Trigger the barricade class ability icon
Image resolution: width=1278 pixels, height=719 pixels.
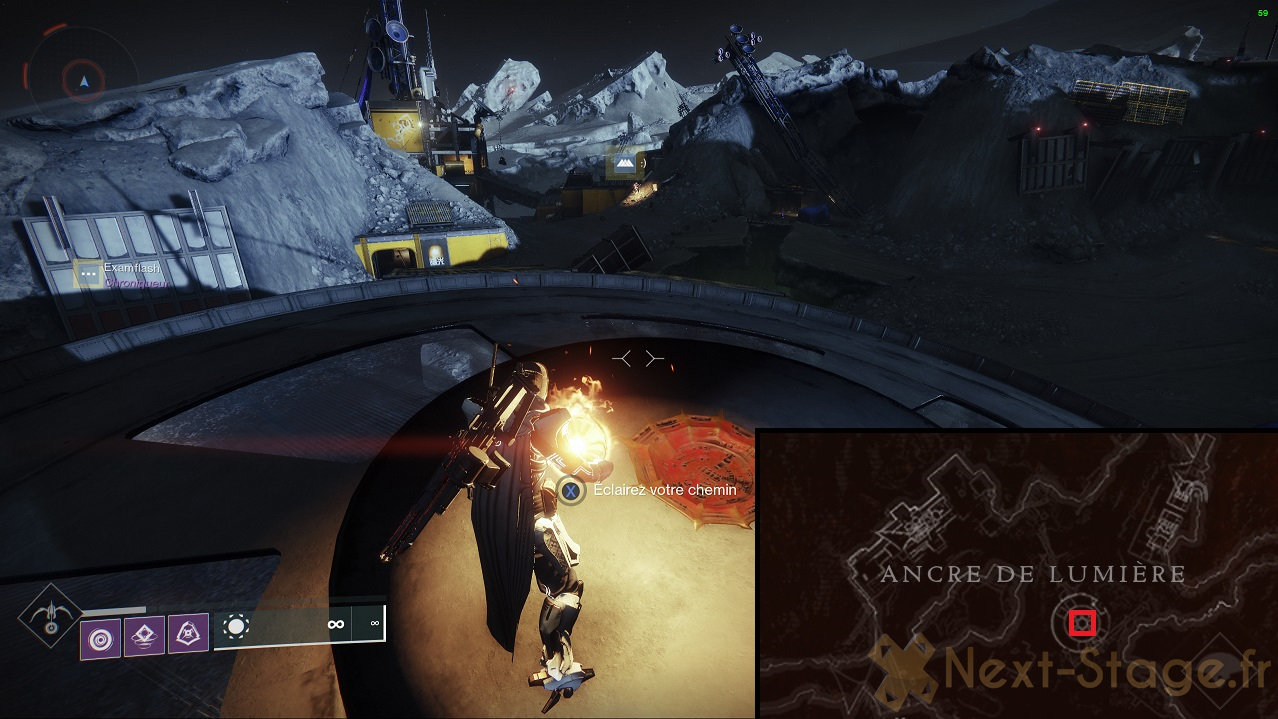click(187, 634)
